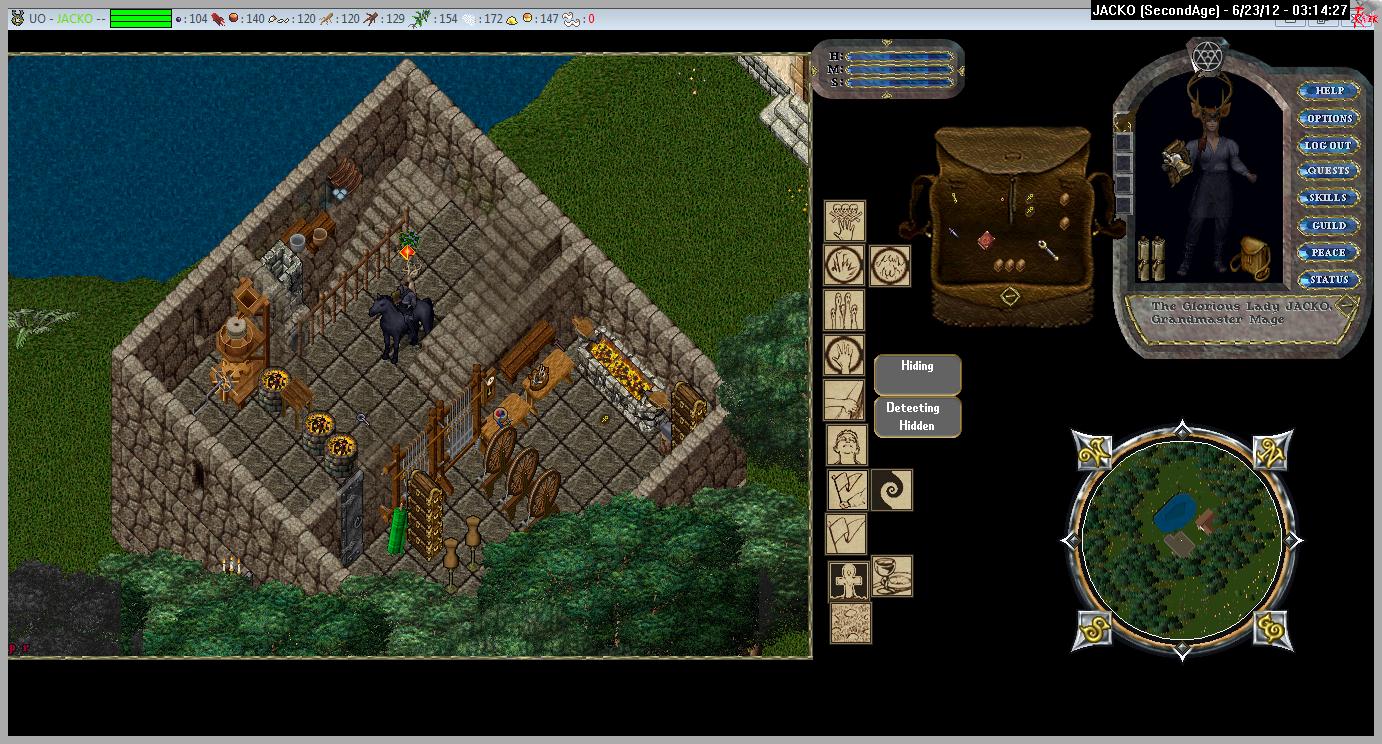This screenshot has height=744, width=1382.
Task: Use the Hiding skill button
Action: point(917,374)
